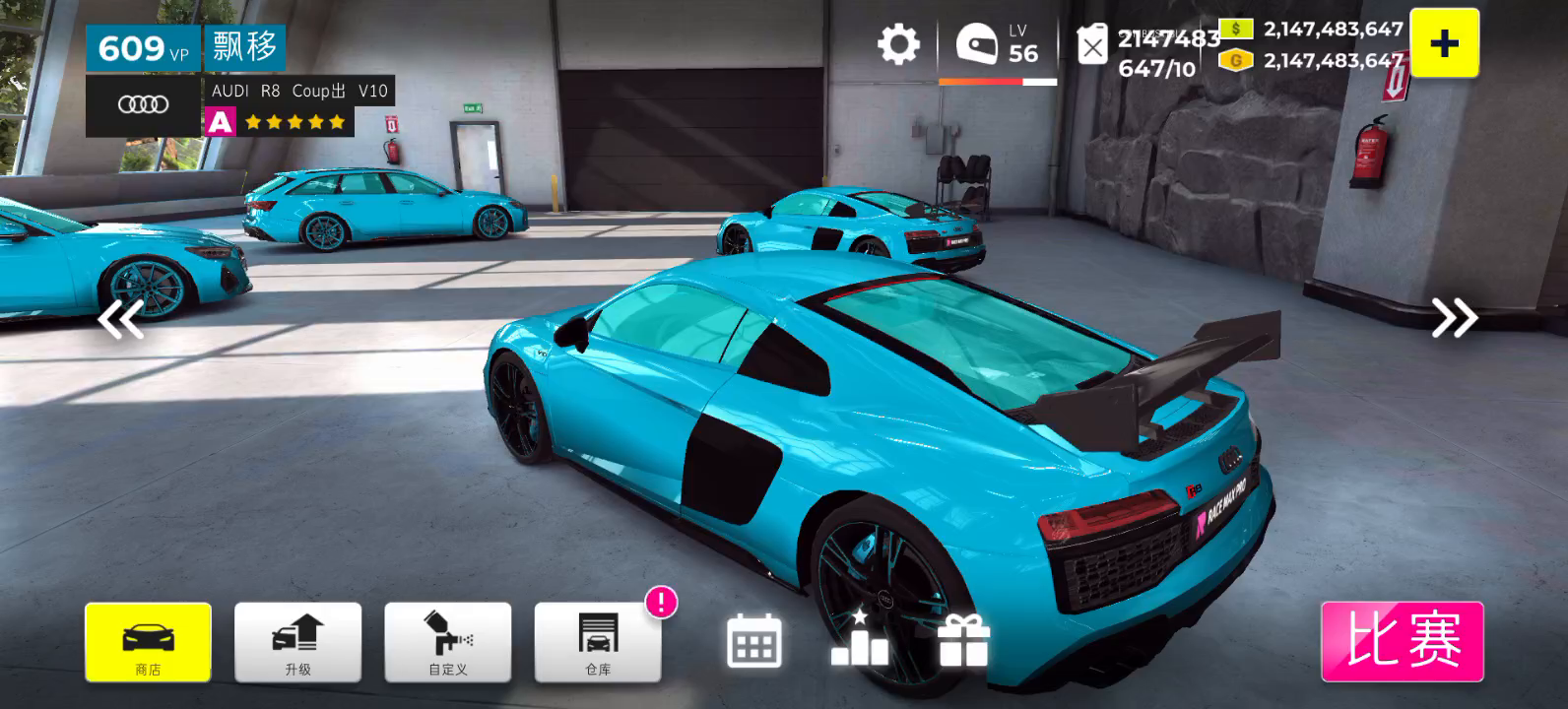1568x709 pixels.
Task: View the driver helmet level profile
Action: click(x=997, y=46)
